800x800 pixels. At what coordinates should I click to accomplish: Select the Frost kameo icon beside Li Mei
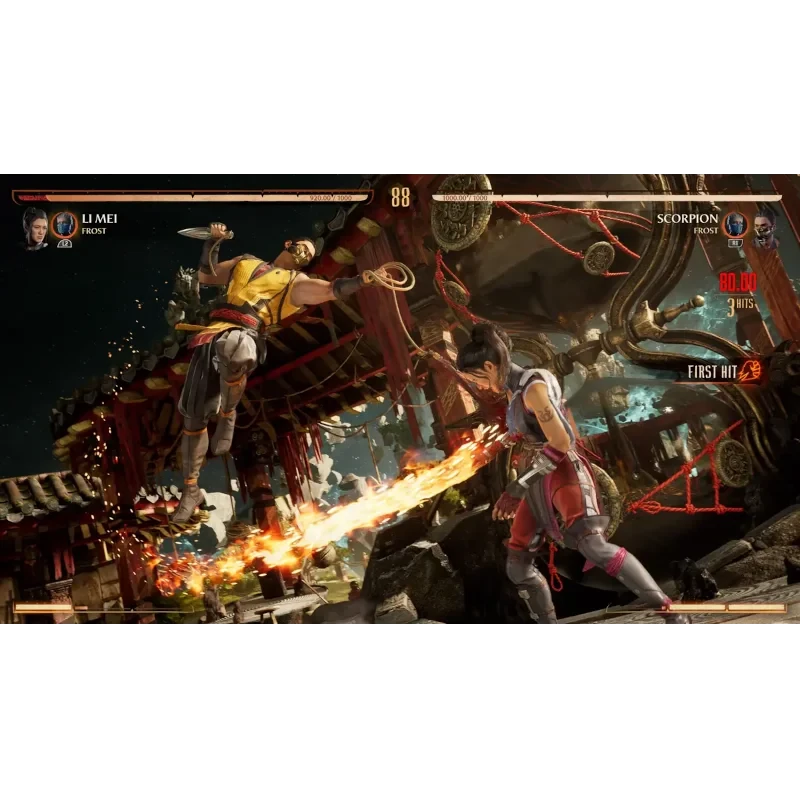(65, 225)
